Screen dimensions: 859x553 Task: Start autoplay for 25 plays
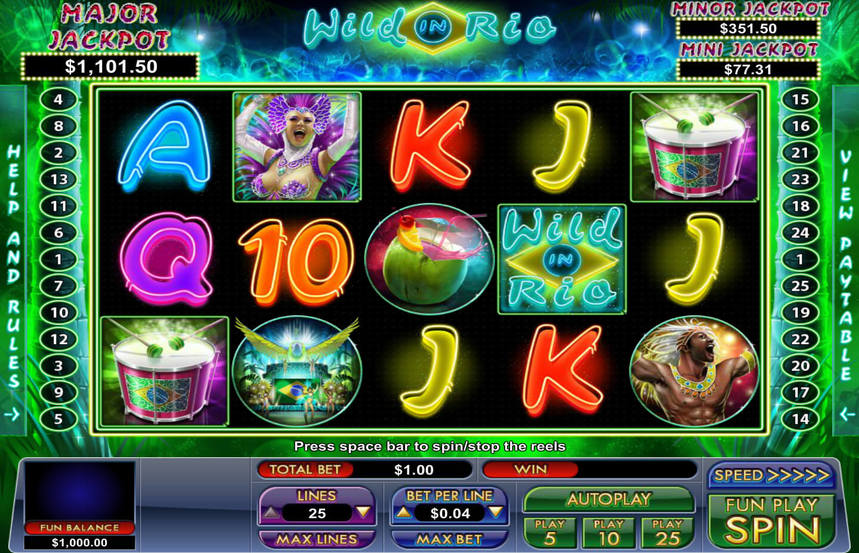(669, 532)
